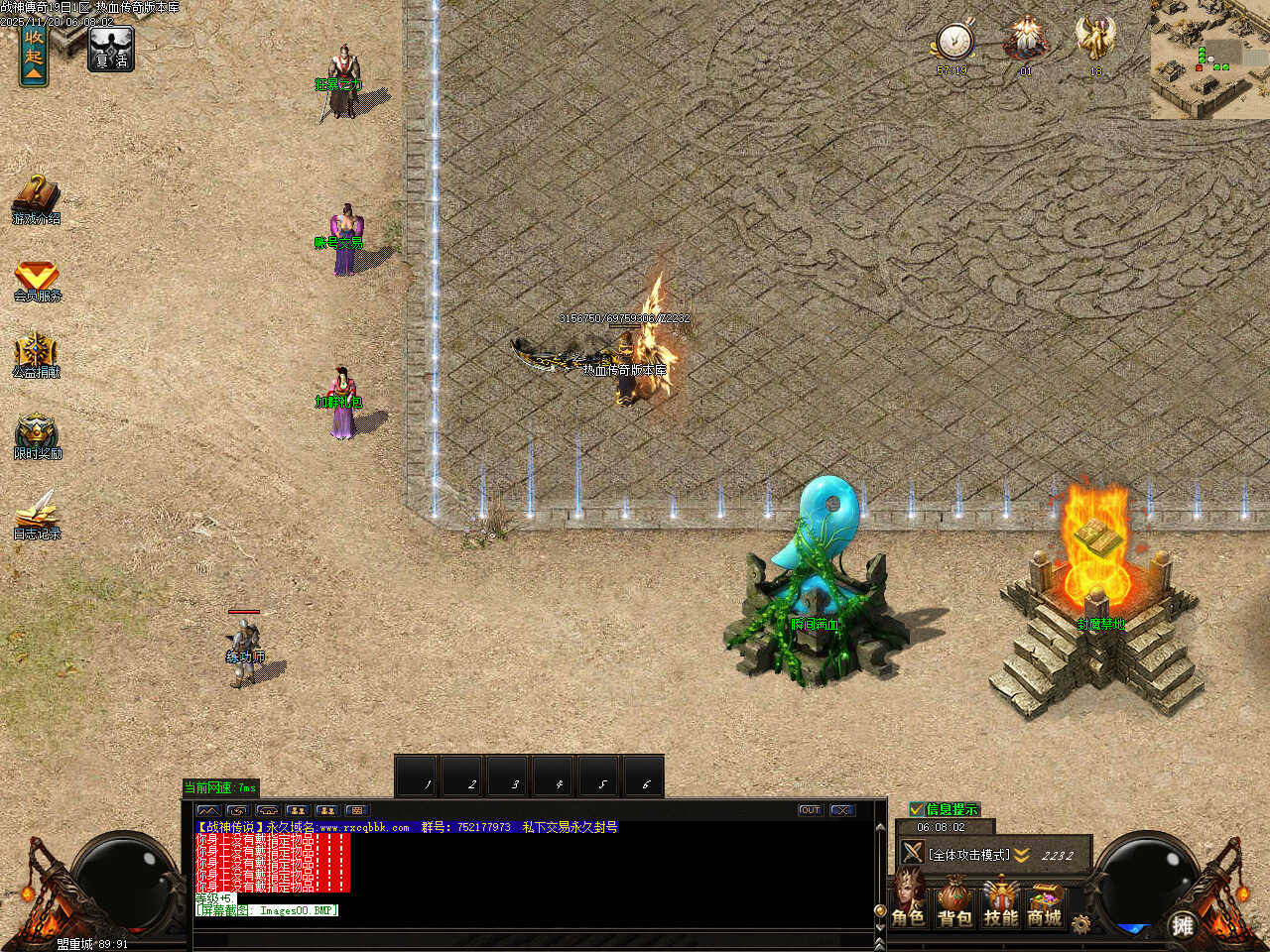Open the minimap in the corner
Viewport: 1270px width, 952px height.
(1209, 59)
